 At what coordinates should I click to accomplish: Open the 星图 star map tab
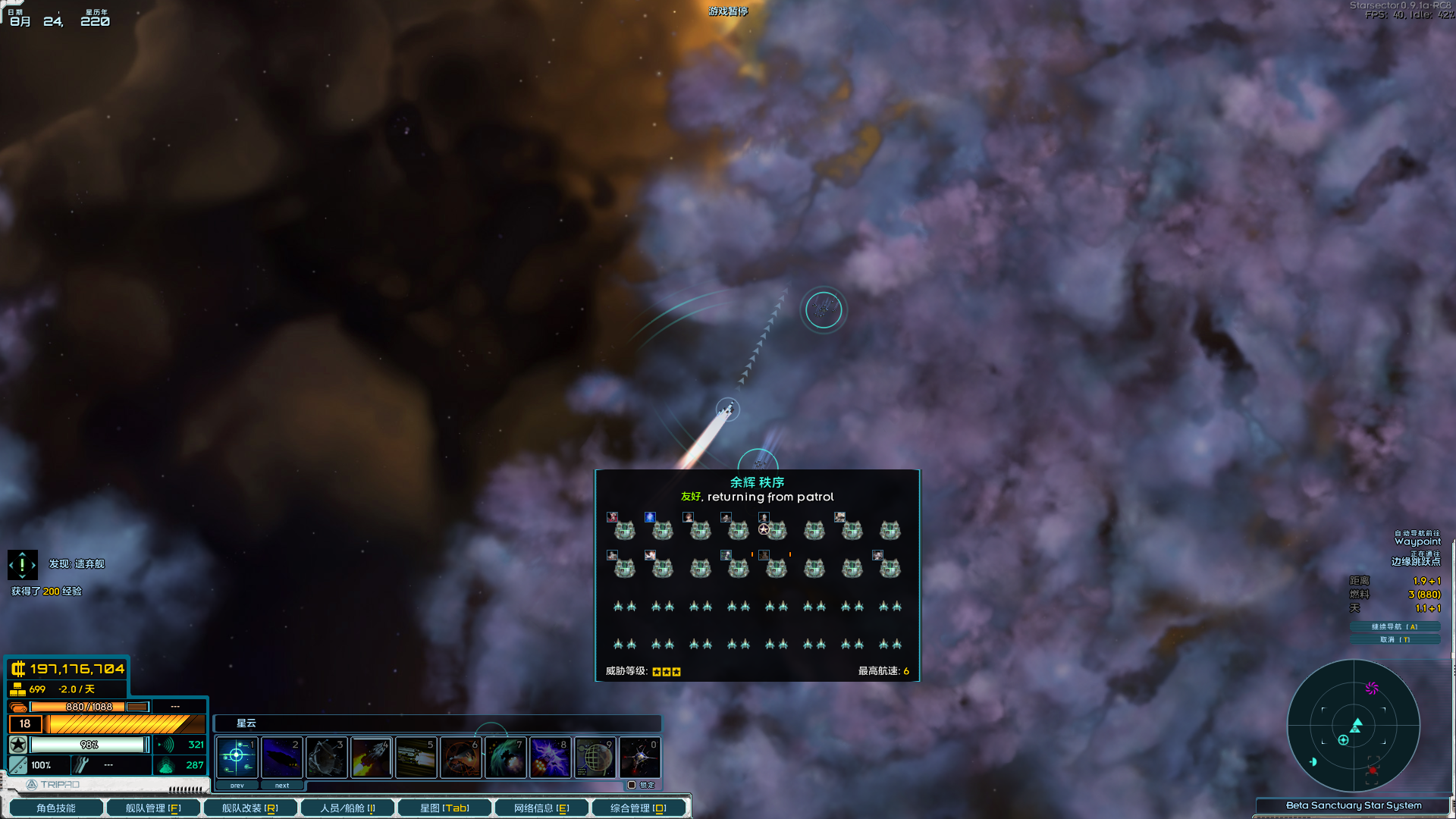point(444,807)
